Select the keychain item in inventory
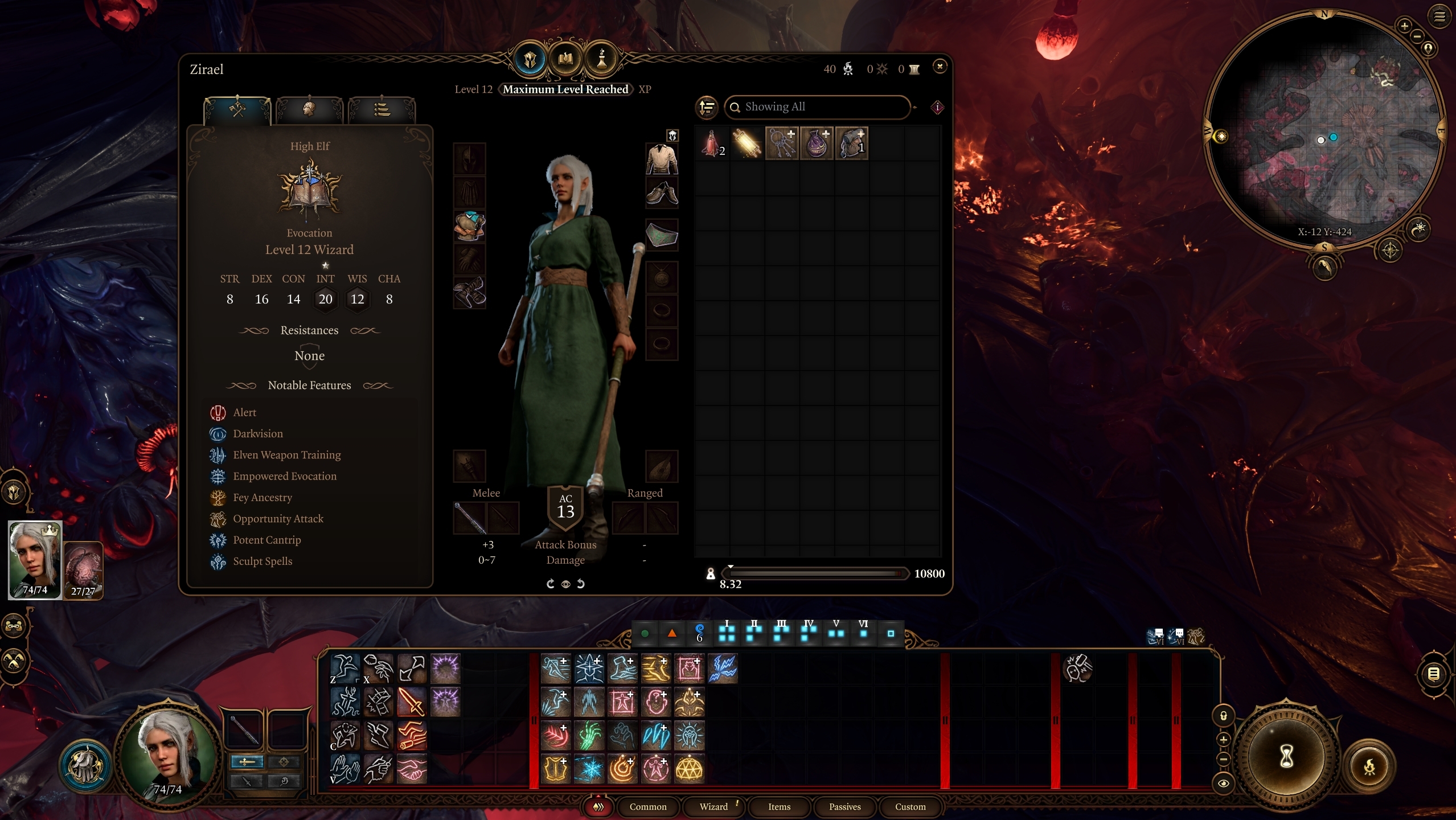1456x820 pixels. (782, 143)
